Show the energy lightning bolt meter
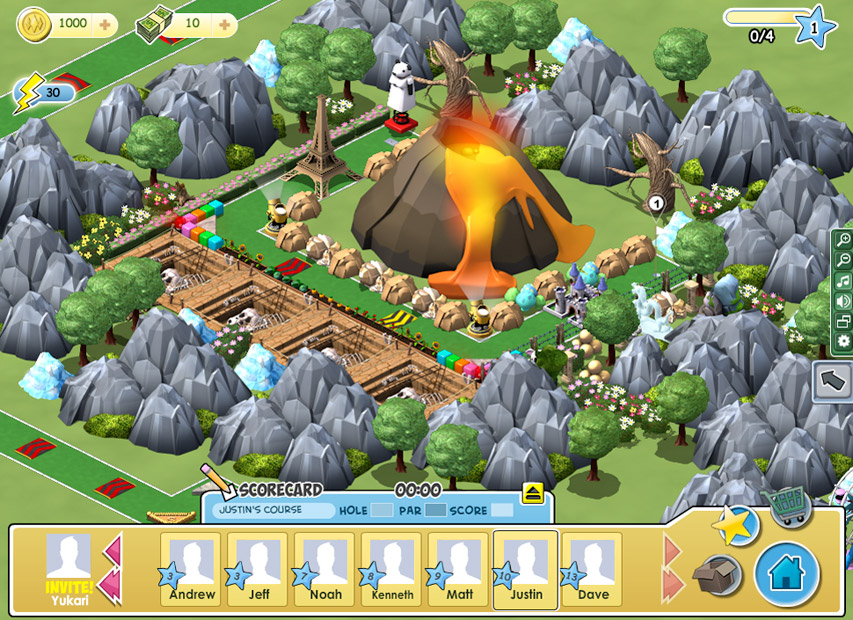The width and height of the screenshot is (853, 620). click(38, 93)
